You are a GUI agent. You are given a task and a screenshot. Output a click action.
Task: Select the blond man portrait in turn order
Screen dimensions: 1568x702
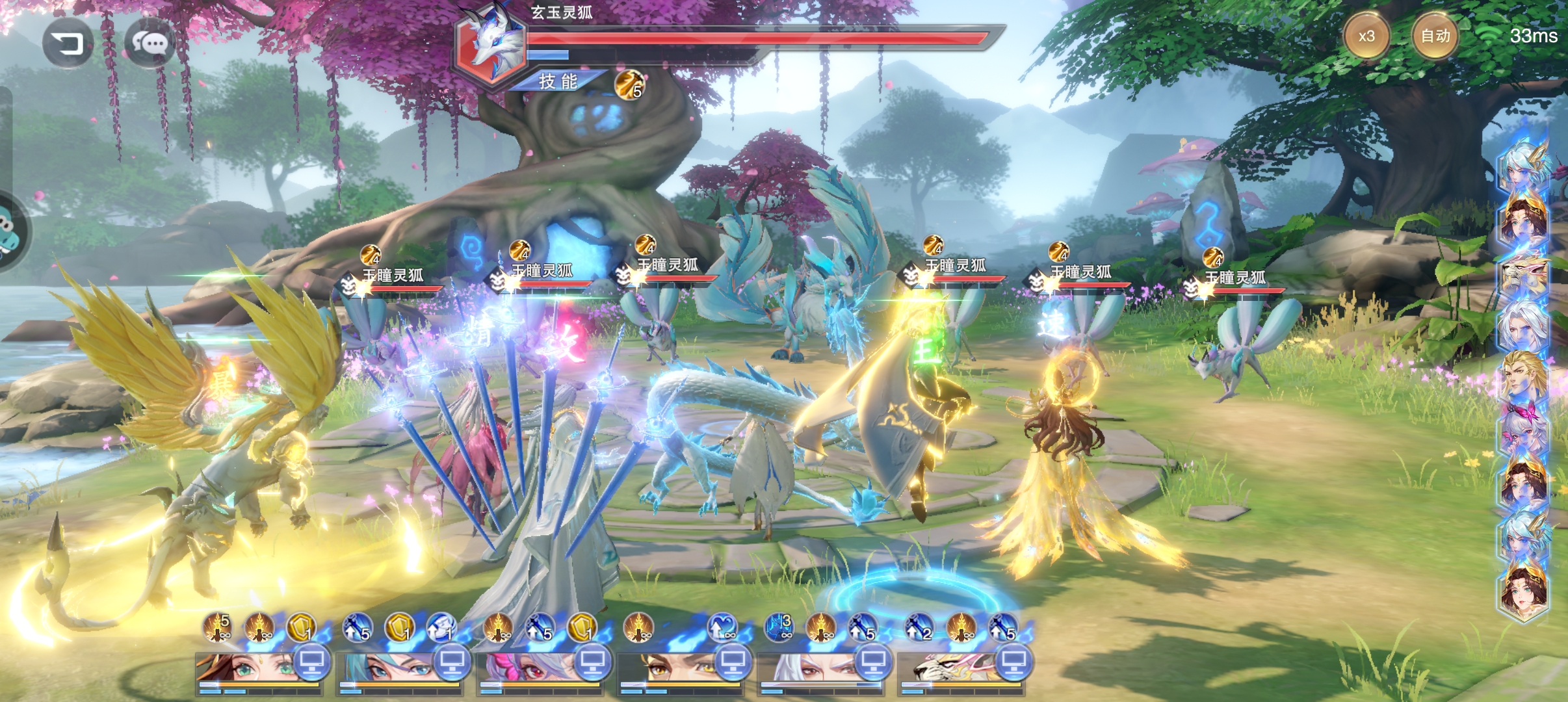pos(1523,376)
